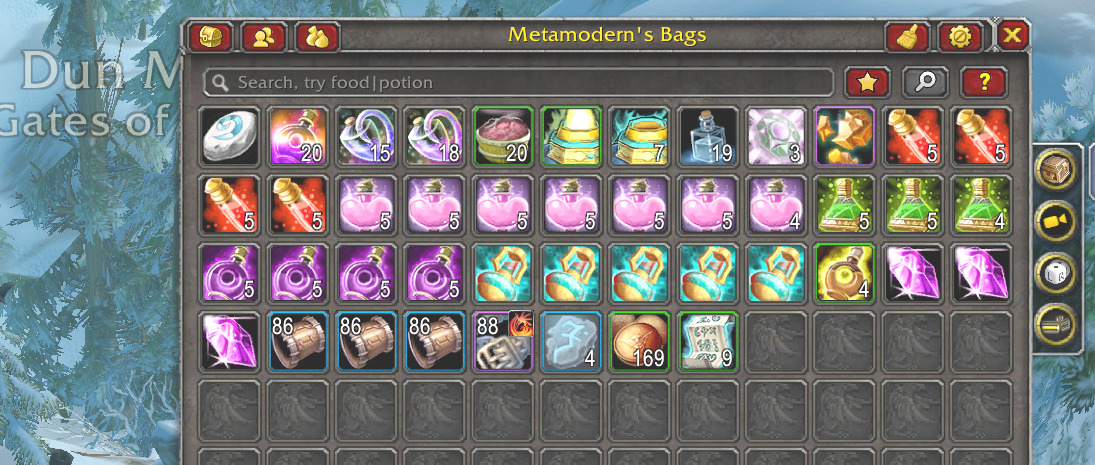Select the Hearthstone item slot
Image resolution: width=1095 pixels, height=465 pixels.
tap(229, 137)
